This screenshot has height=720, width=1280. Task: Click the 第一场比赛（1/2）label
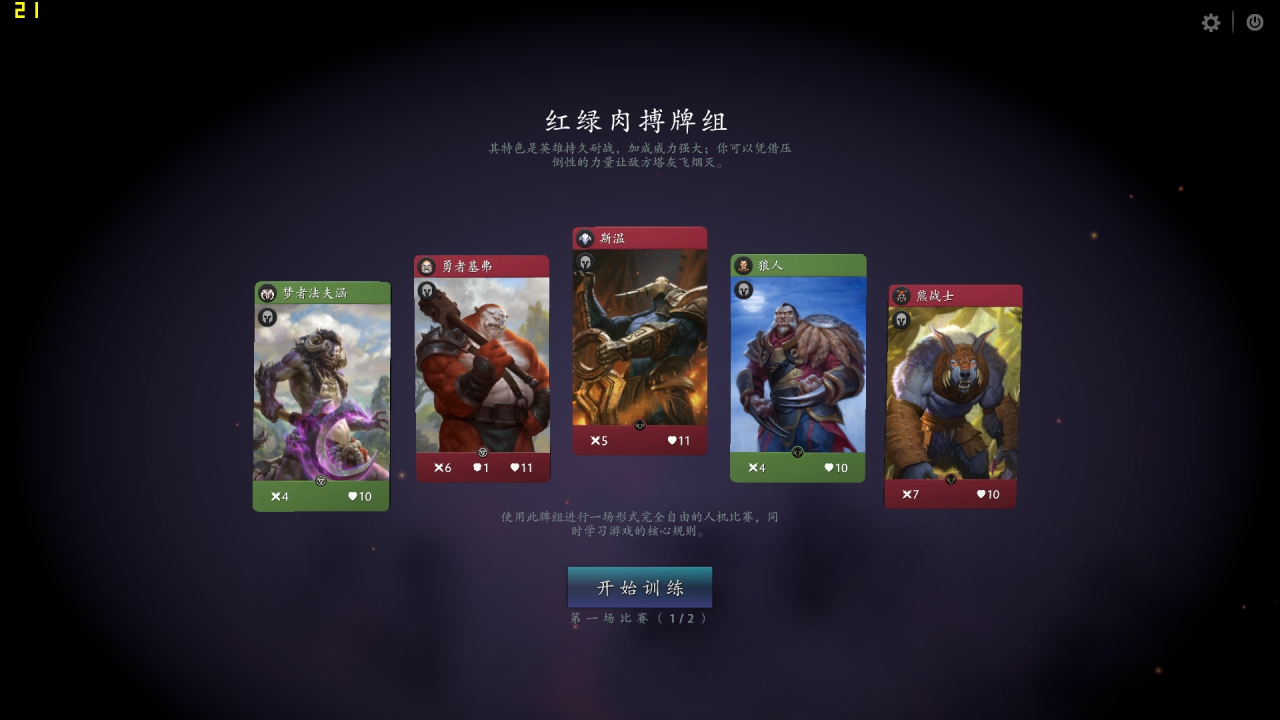pos(639,618)
